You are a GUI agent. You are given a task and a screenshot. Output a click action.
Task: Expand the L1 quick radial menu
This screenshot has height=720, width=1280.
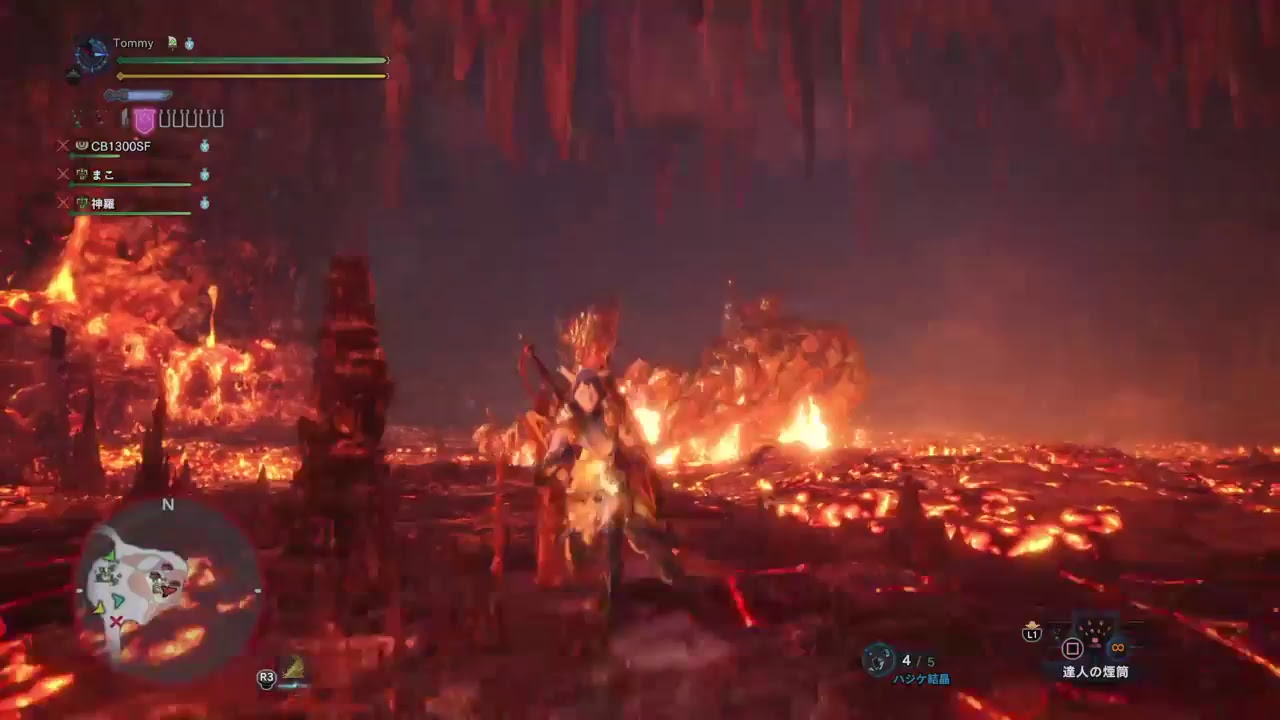click(x=1031, y=634)
